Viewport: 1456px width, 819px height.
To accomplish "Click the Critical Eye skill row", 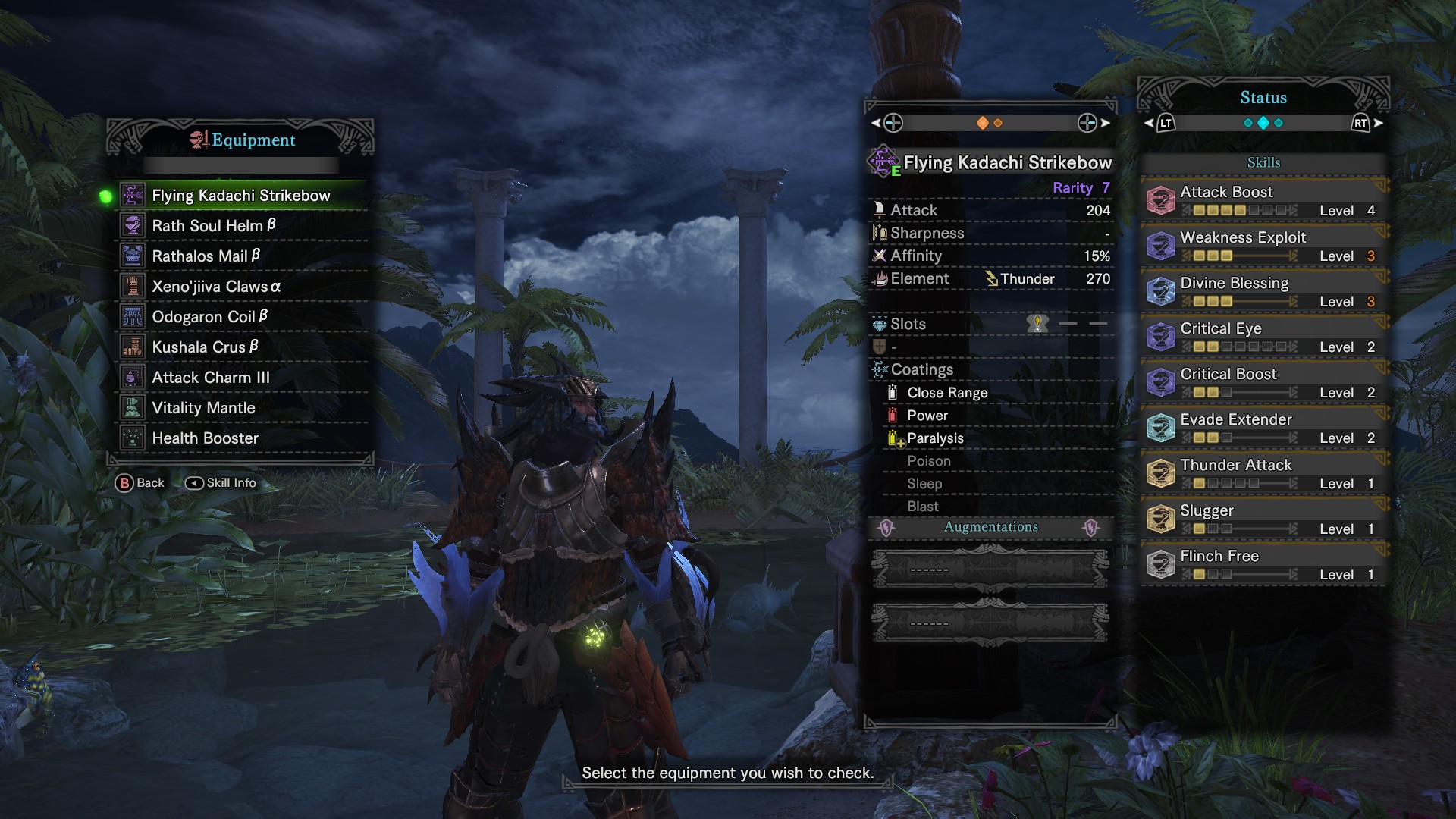I will click(1263, 337).
